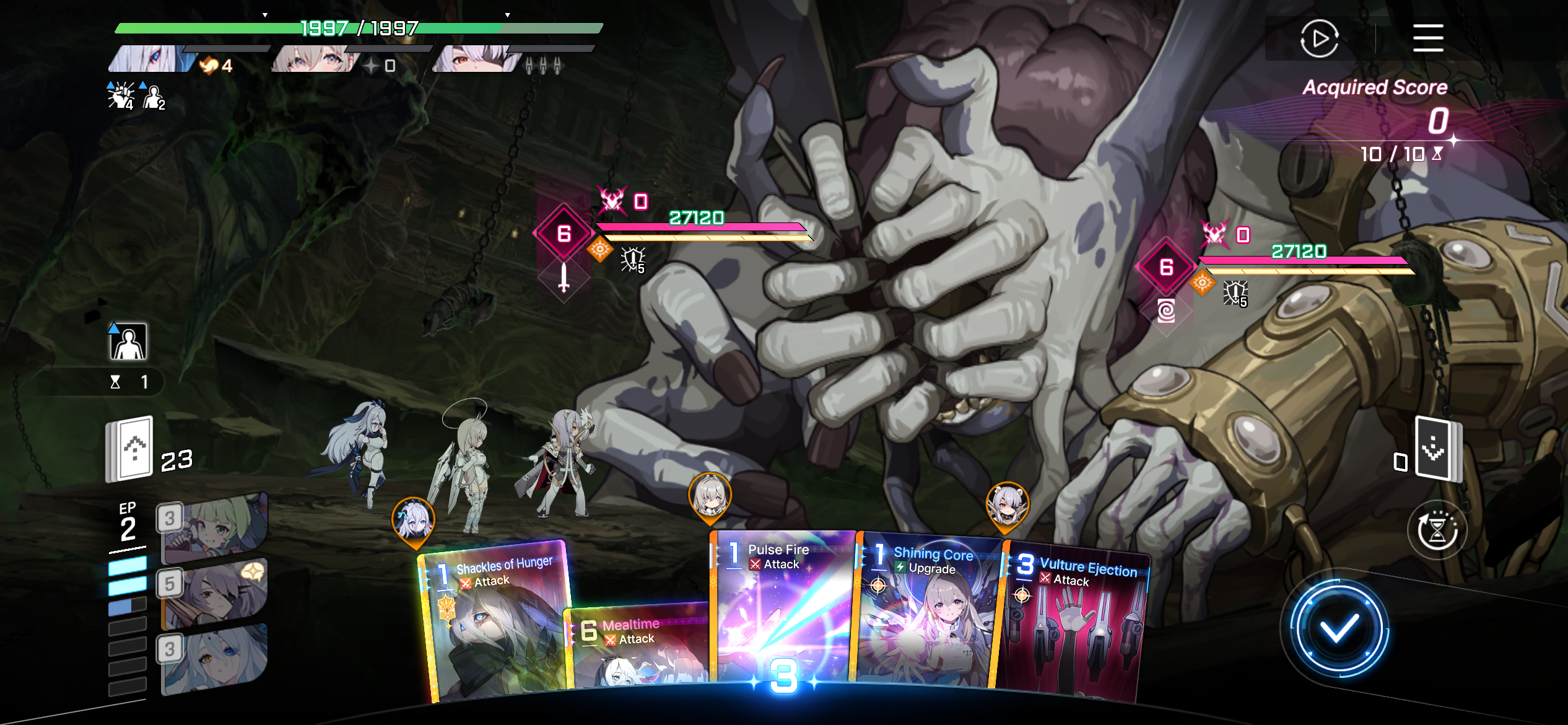Target the enemy with sword intent icon
The width and height of the screenshot is (1568, 725).
pyautogui.click(x=564, y=234)
